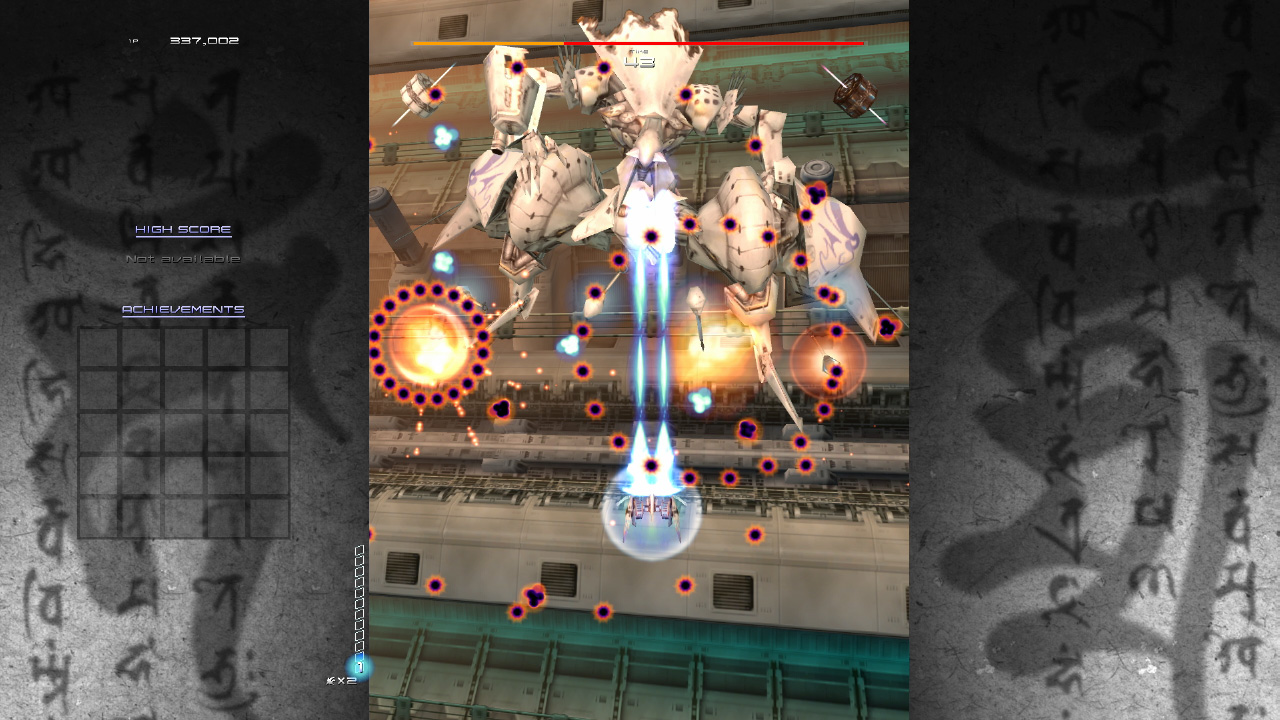Click the blue bomb stock orb
The height and width of the screenshot is (720, 1280).
pyautogui.click(x=359, y=666)
